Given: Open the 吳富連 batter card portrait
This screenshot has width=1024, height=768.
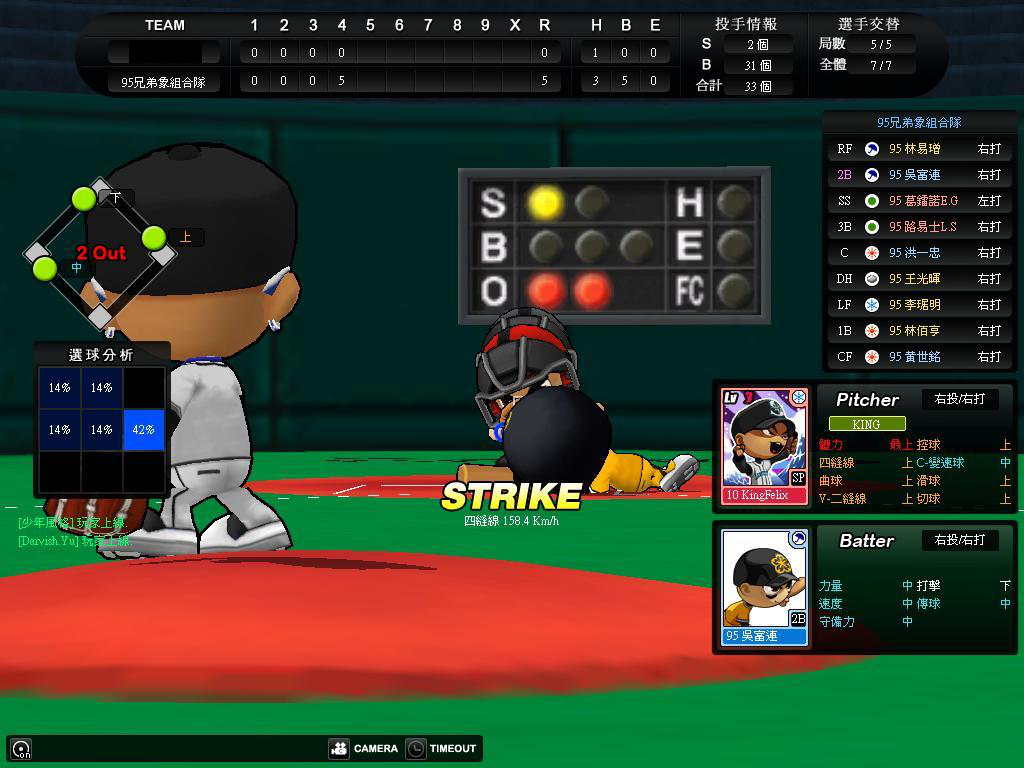Looking at the screenshot, I should 764,586.
